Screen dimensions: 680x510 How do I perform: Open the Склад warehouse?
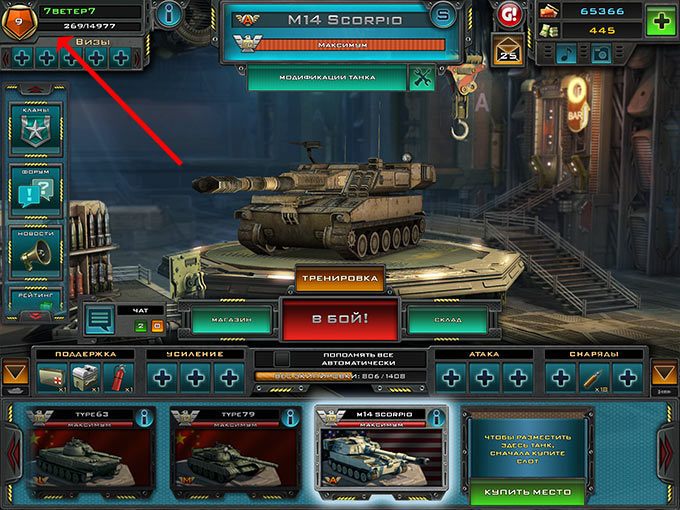448,320
